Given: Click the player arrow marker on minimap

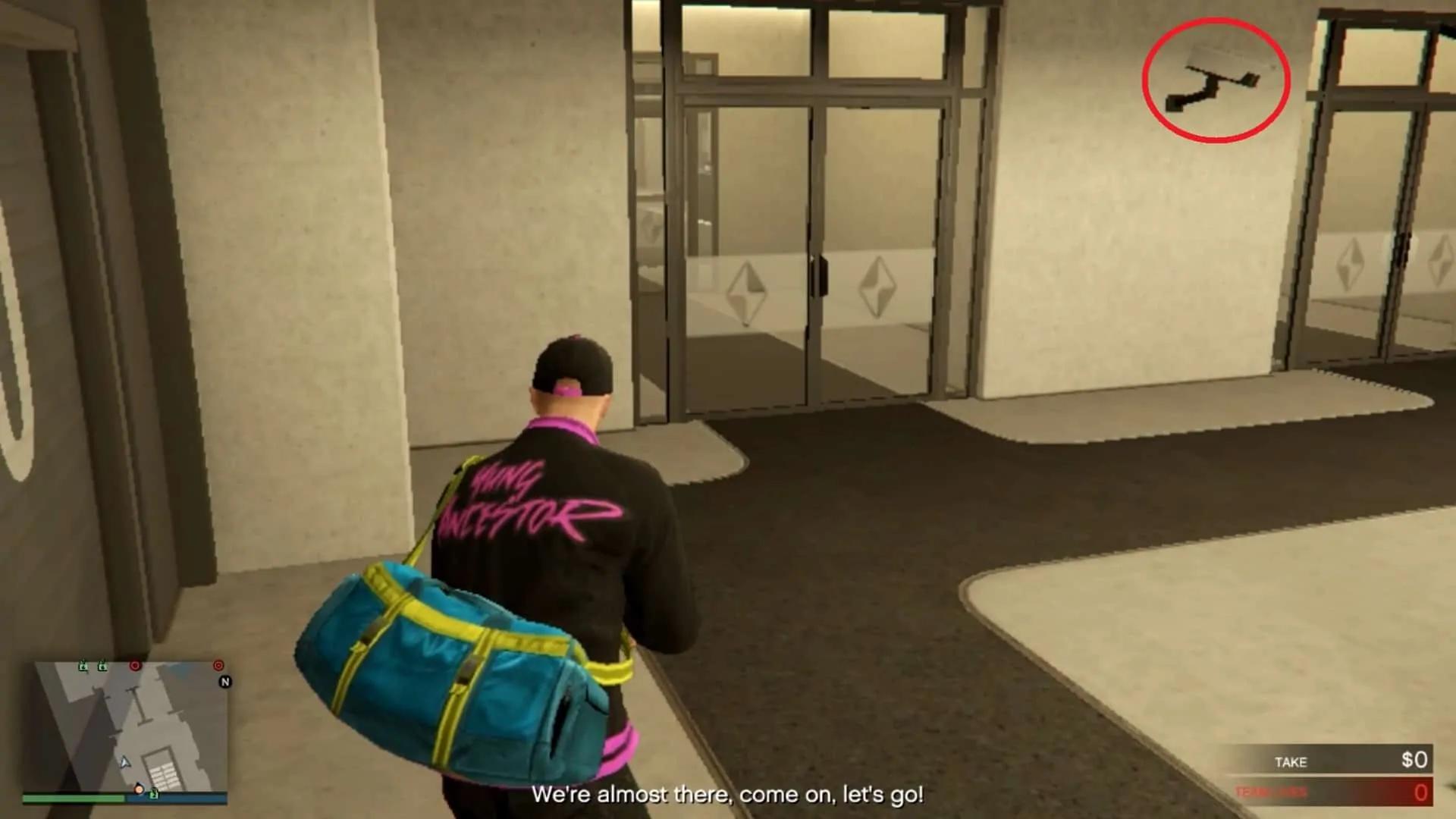Looking at the screenshot, I should 124,763.
